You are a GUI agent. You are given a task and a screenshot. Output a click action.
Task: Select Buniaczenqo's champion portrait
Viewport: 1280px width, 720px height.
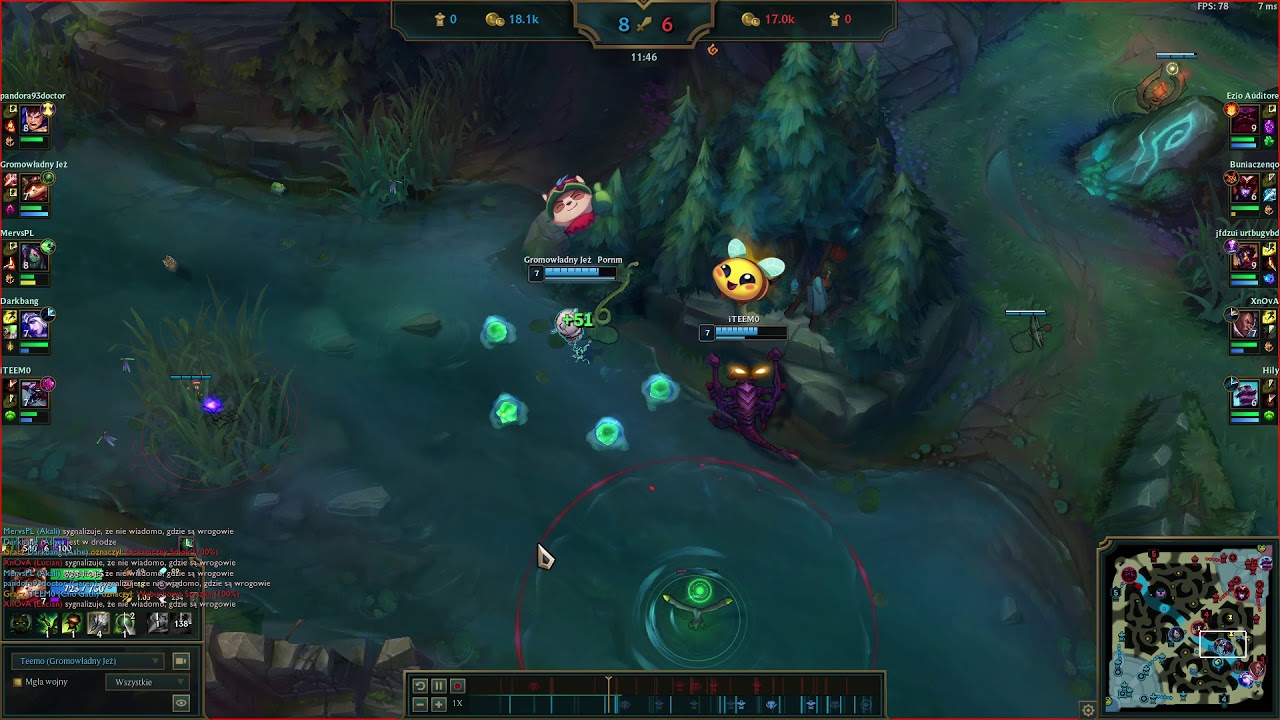pos(1245,188)
